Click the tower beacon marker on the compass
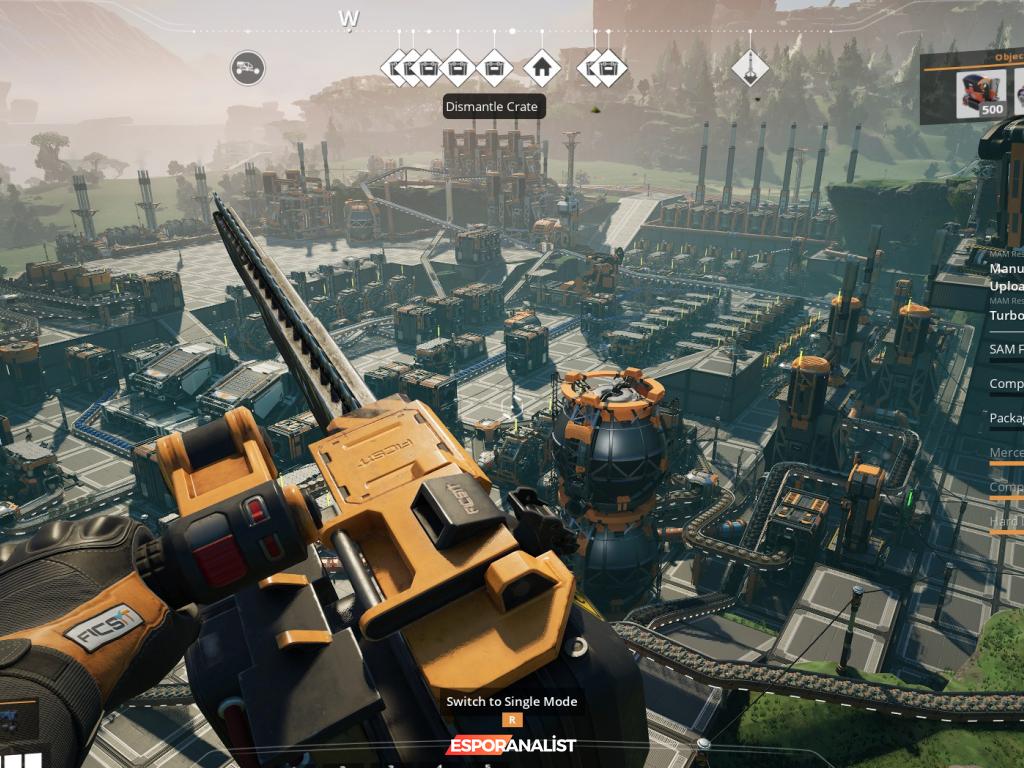This screenshot has height=768, width=1024. point(749,68)
